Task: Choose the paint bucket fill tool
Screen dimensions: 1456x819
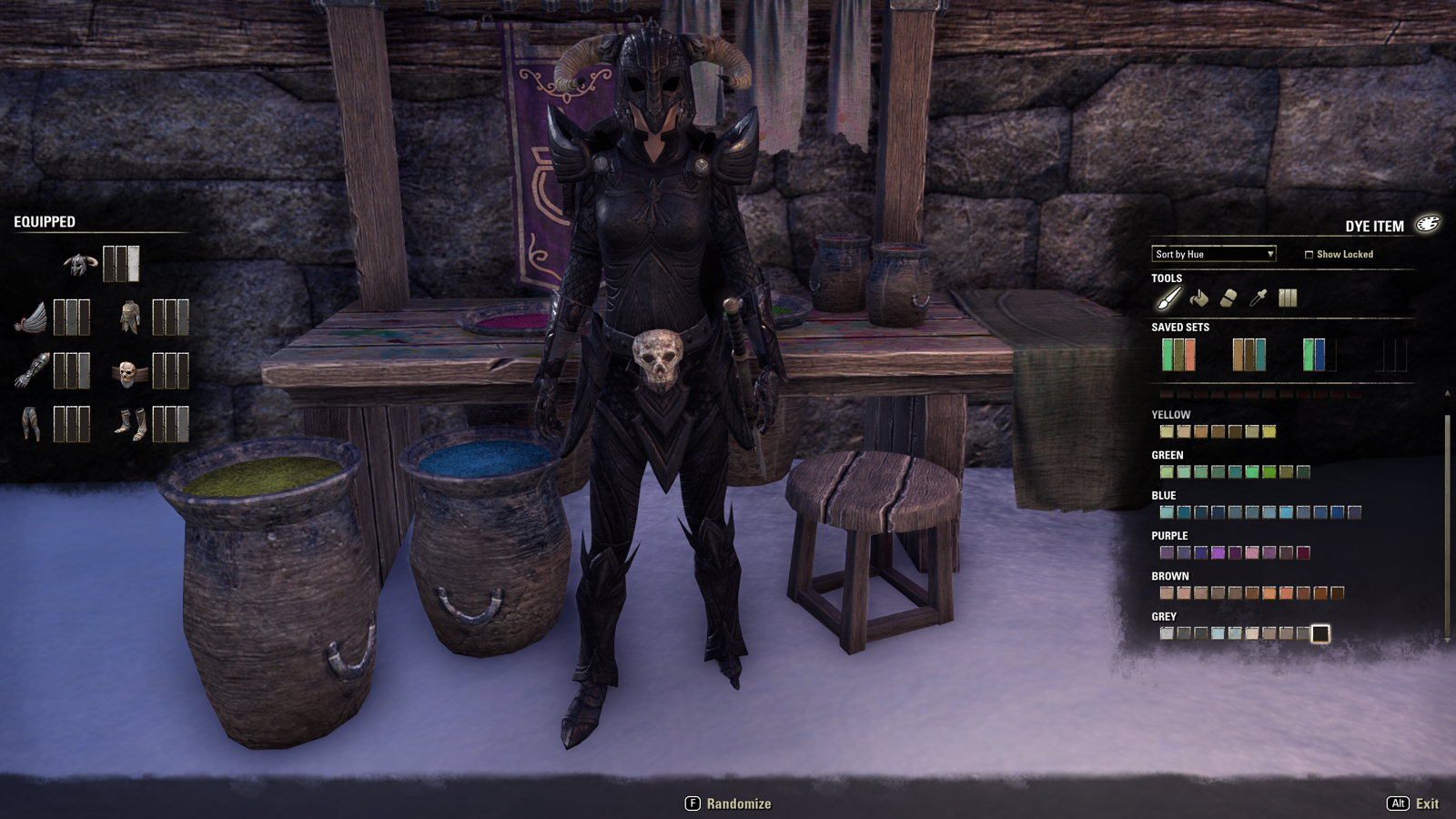Action: click(1198, 298)
